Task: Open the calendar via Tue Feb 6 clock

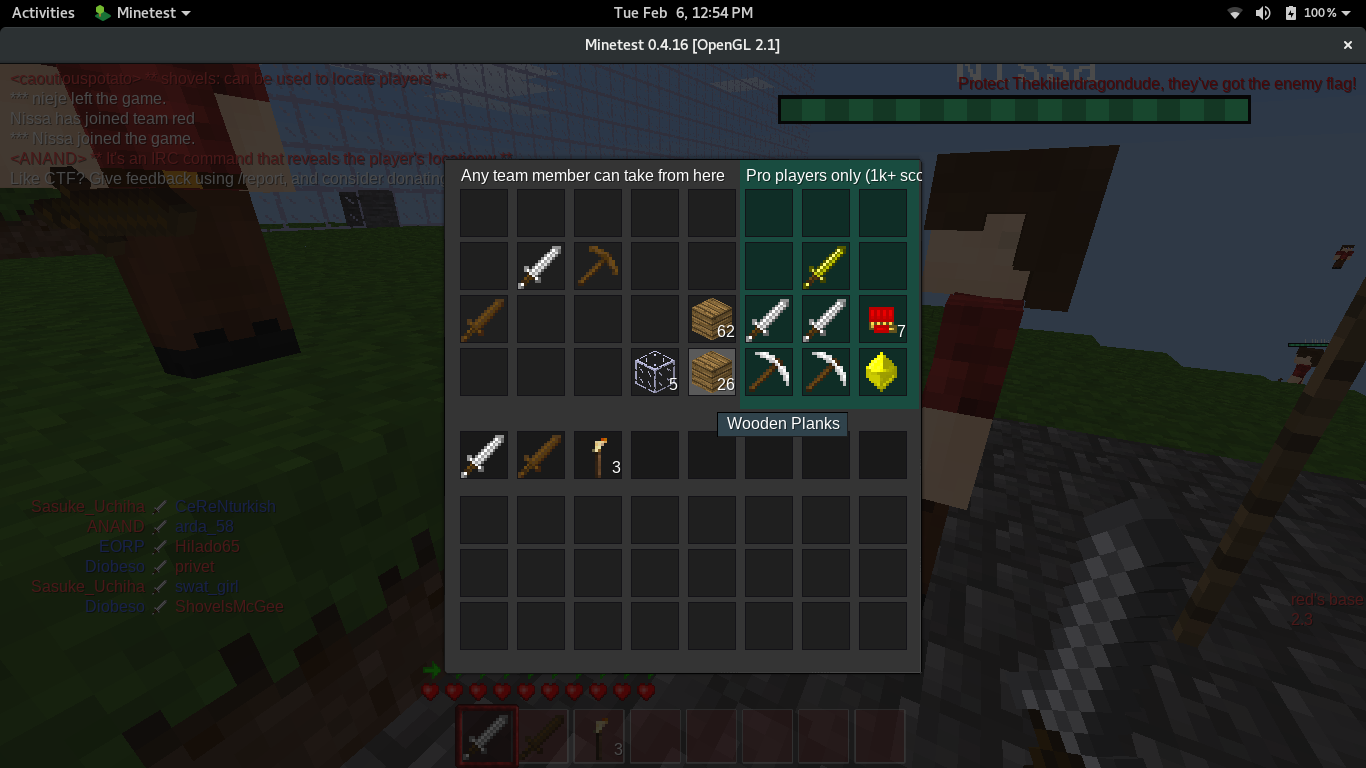Action: pos(683,13)
